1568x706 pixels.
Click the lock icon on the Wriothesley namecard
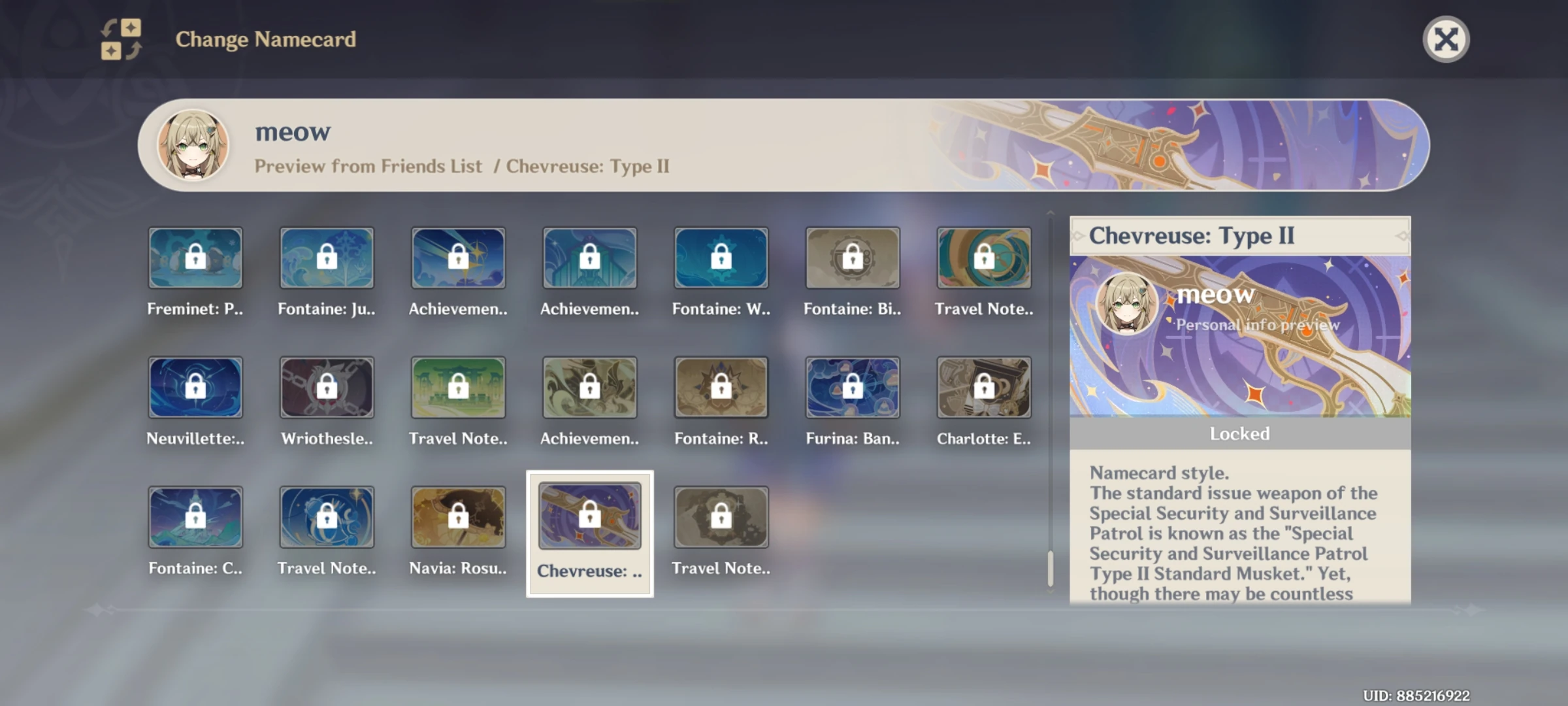pos(327,387)
